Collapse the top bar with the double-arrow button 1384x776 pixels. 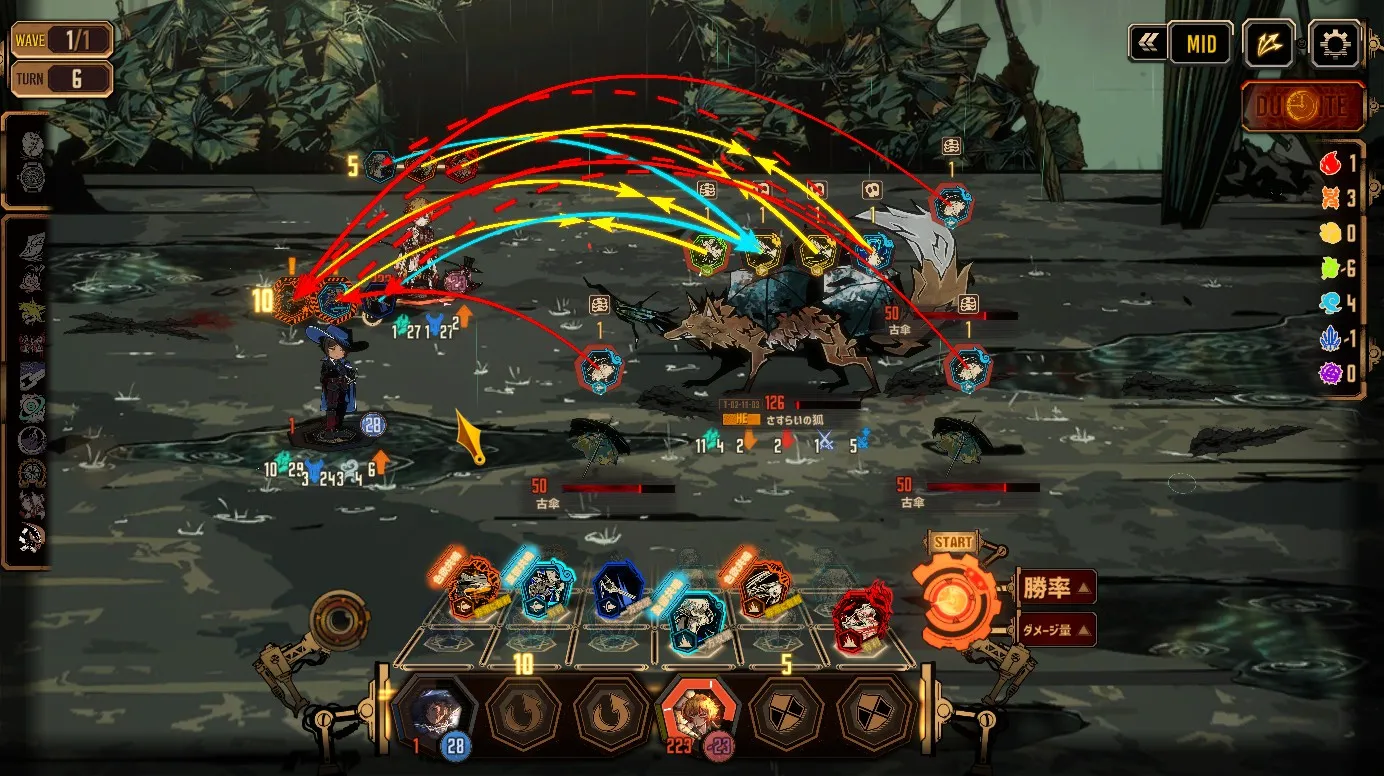click(1145, 44)
